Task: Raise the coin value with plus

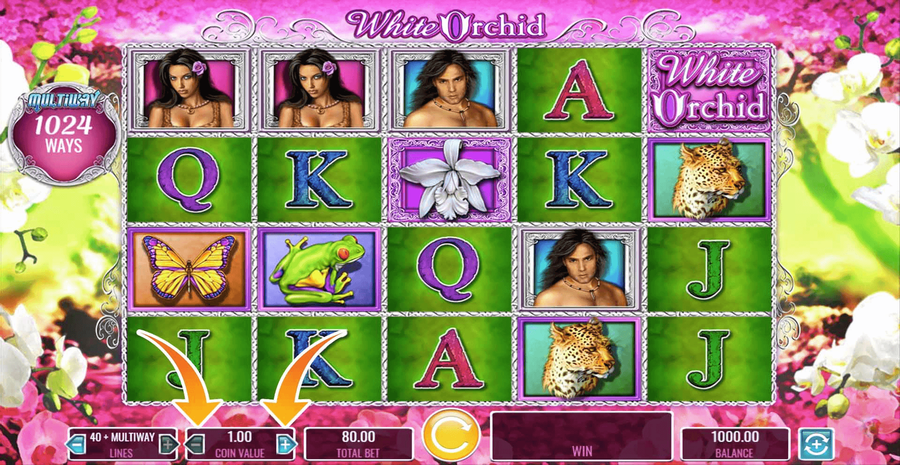Action: tap(287, 443)
